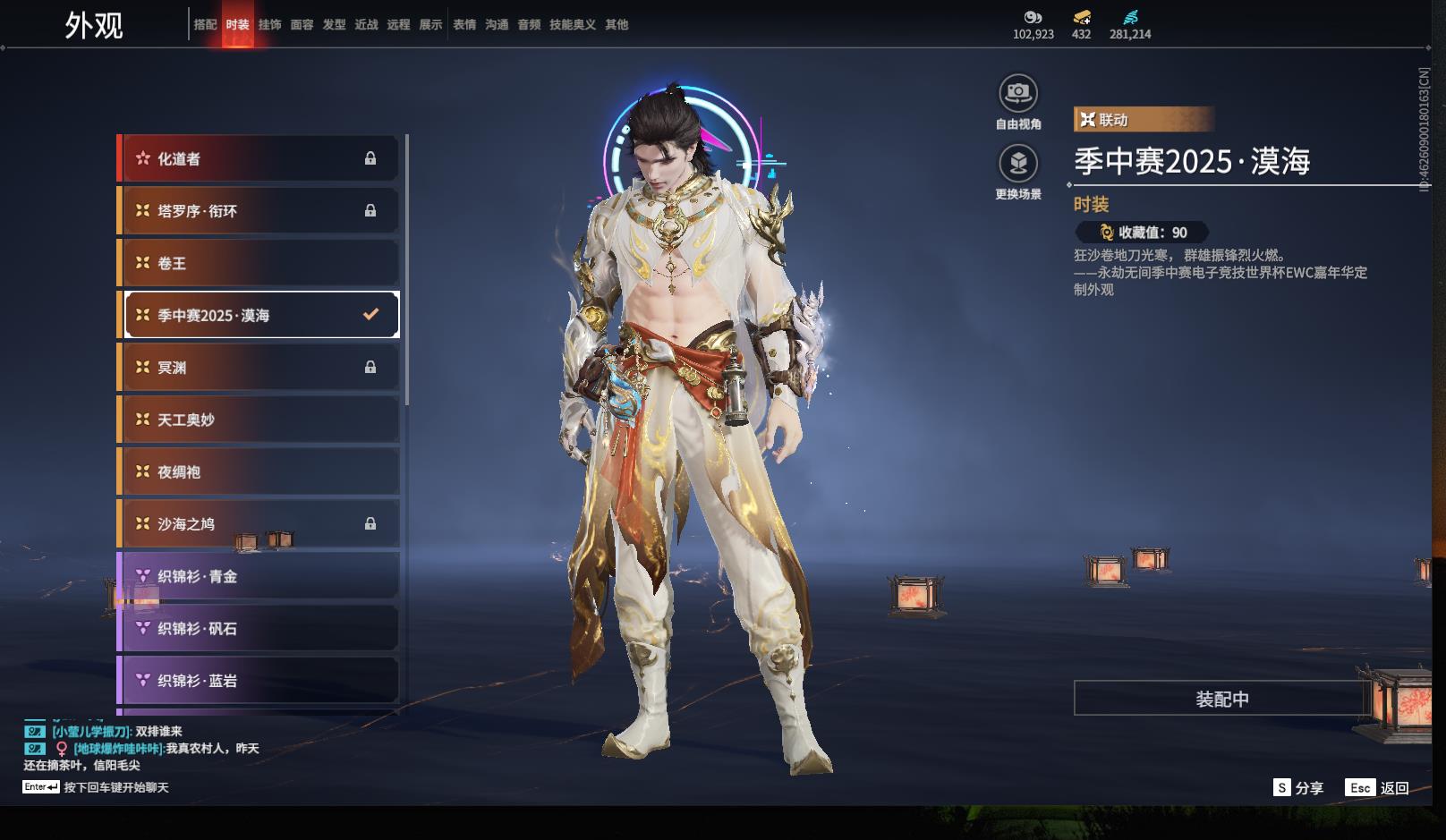The height and width of the screenshot is (840, 1446).
Task: Open the 挂饰 tab
Action: click(269, 25)
